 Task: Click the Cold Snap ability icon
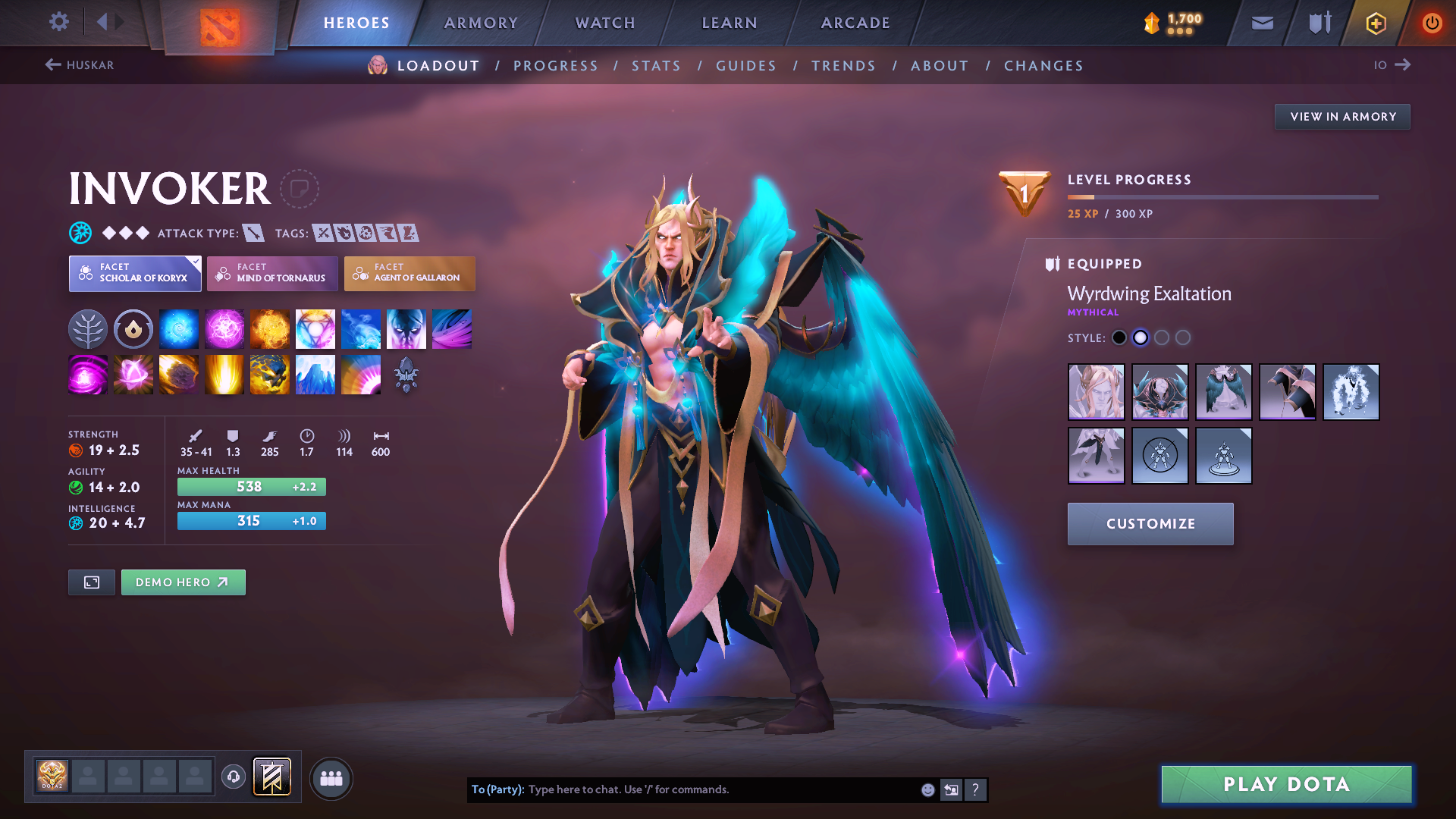(x=361, y=328)
